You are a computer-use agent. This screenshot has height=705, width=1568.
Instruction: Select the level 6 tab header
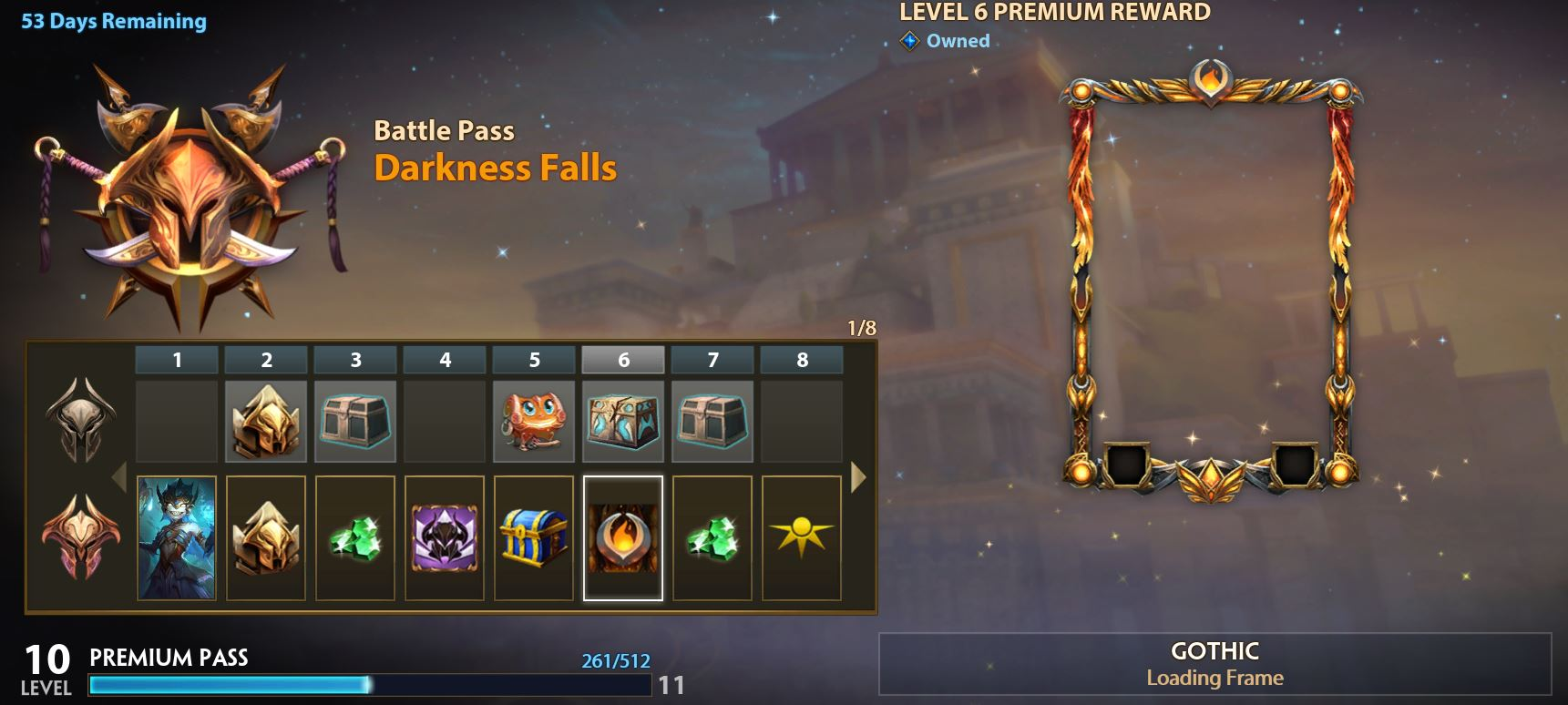click(x=622, y=359)
